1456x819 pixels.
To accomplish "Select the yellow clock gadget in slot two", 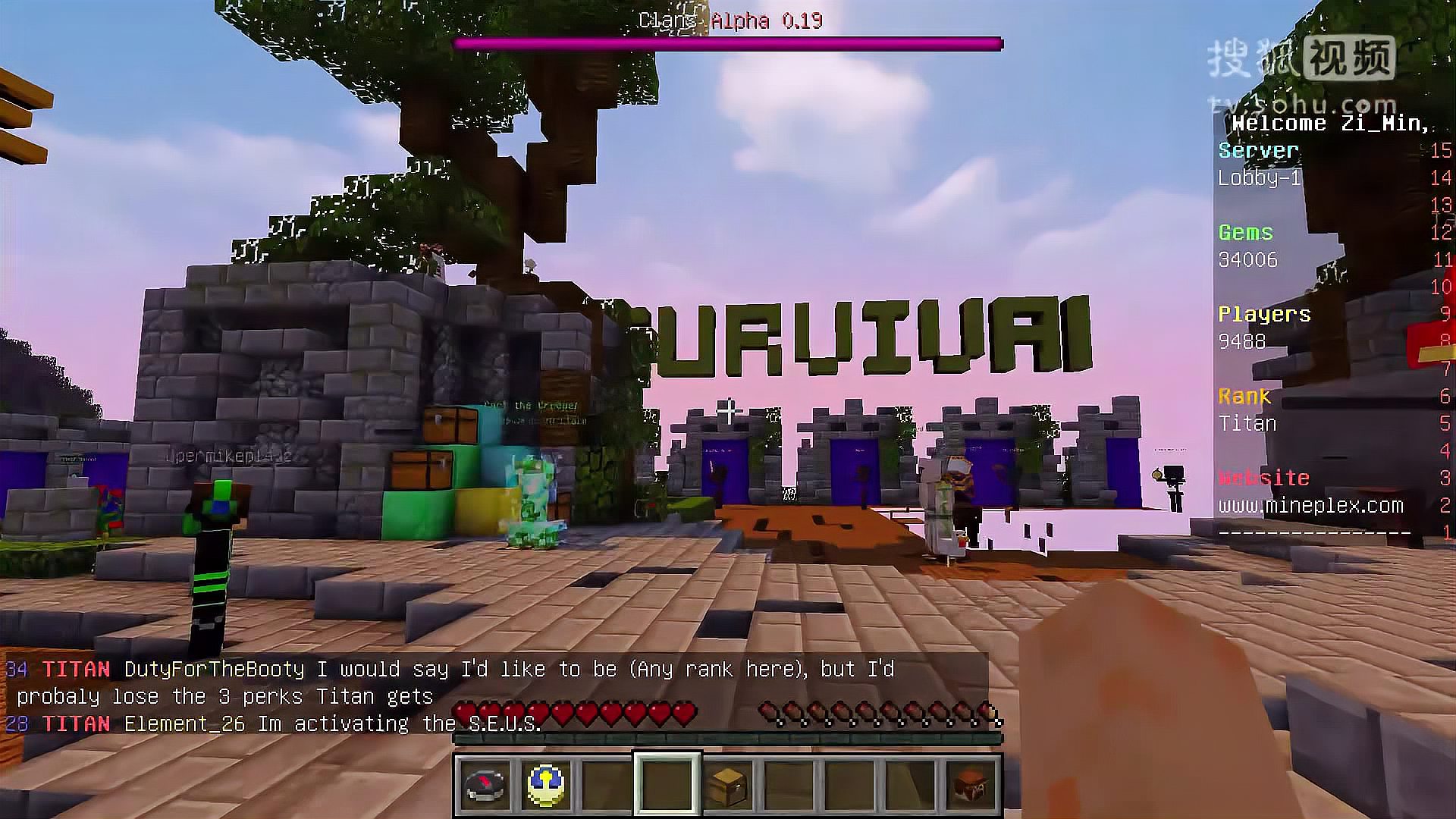I will [545, 786].
